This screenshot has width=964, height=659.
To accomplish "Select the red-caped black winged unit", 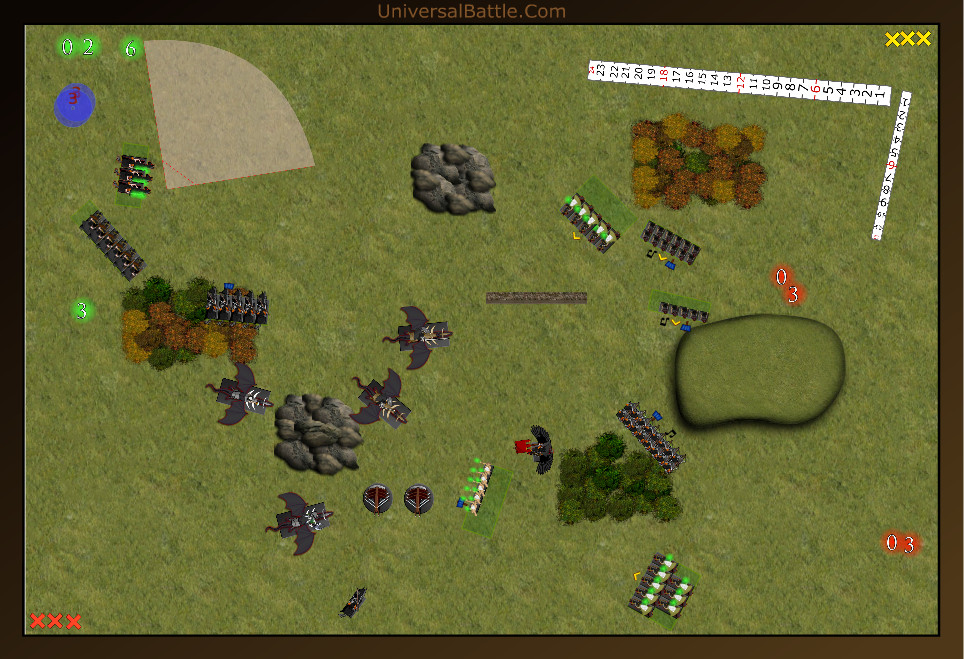I will (536, 447).
